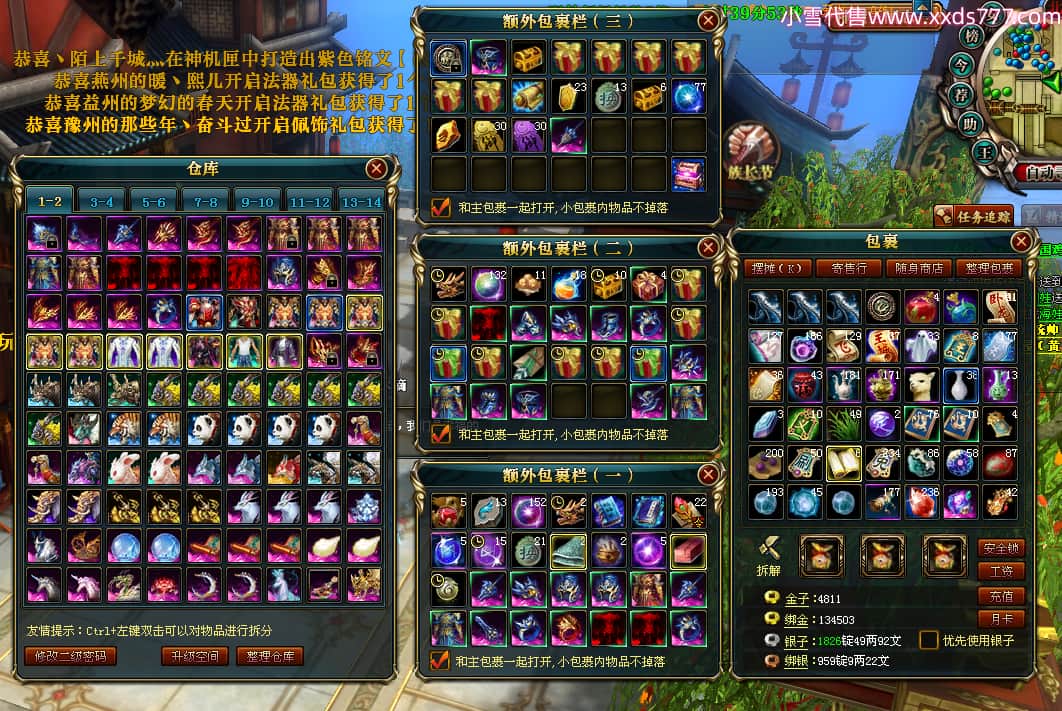1062x711 pixels.
Task: Tidy the bag with 整理包裹
Action: 989,268
